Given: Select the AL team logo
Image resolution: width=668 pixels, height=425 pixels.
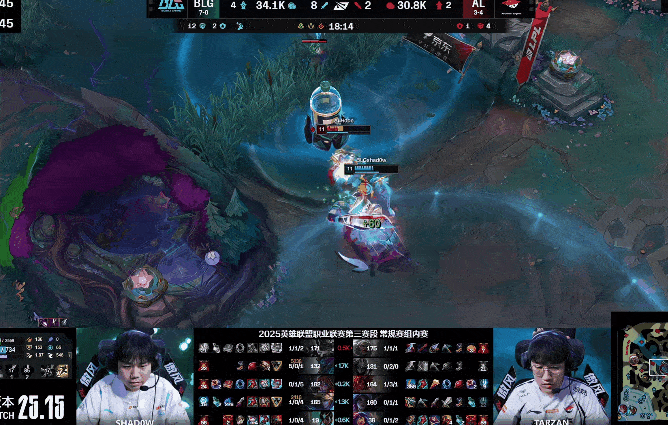Looking at the screenshot, I should coord(513,9).
